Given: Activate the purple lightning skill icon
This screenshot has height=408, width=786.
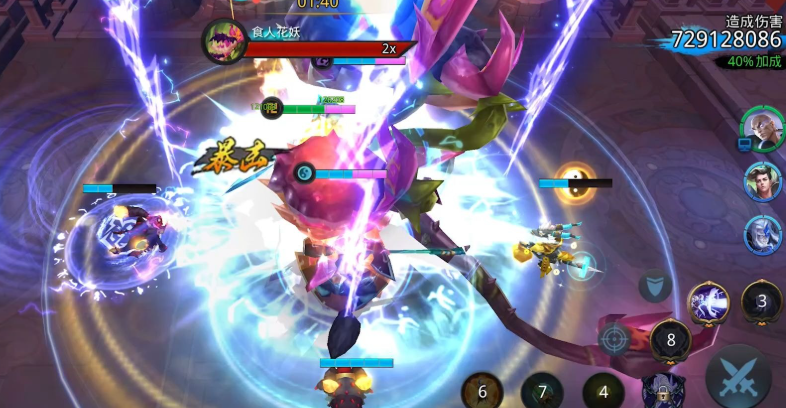Looking at the screenshot, I should click(x=708, y=303).
